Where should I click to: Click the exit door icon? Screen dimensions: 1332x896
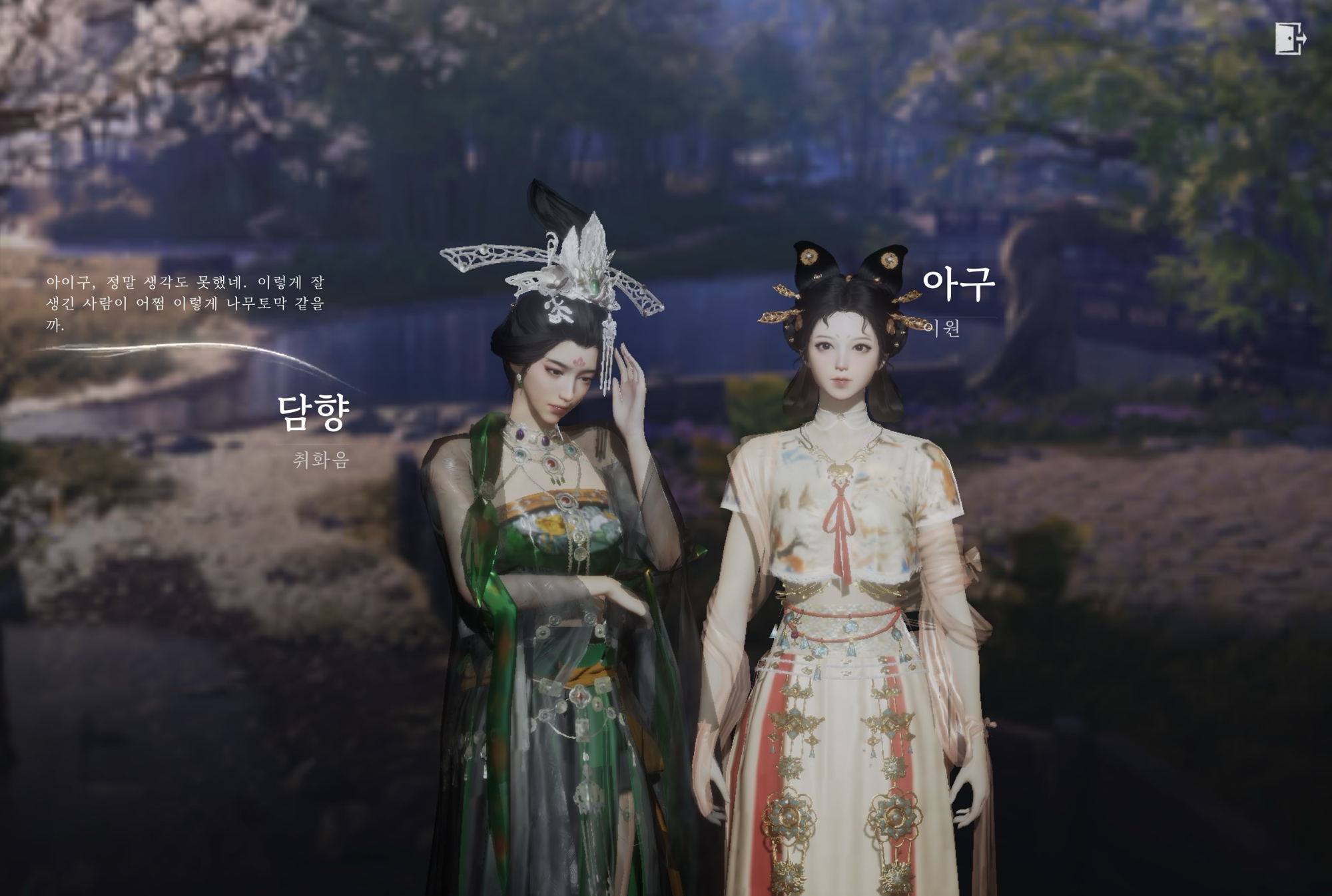click(x=1290, y=39)
